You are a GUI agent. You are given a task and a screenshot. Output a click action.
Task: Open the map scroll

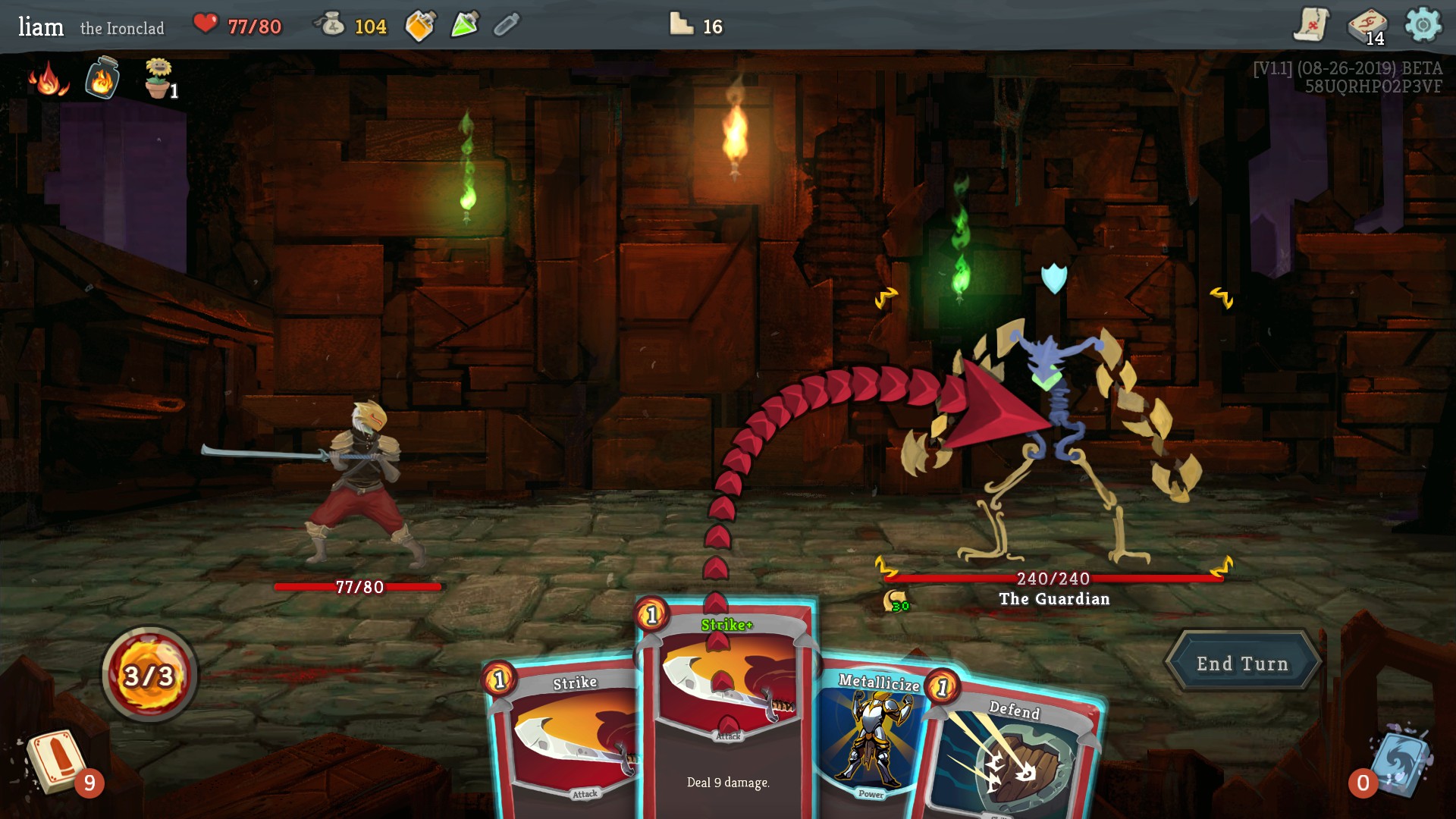click(1311, 25)
